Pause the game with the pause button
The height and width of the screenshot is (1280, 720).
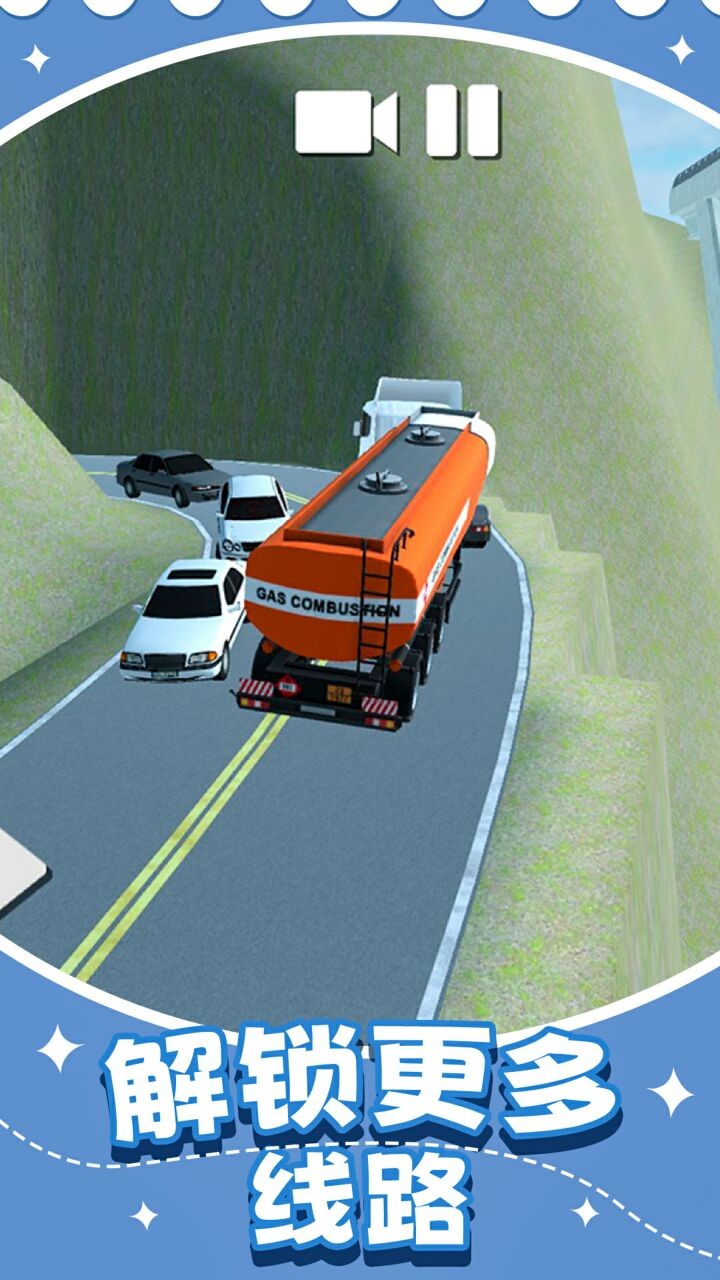coord(463,122)
